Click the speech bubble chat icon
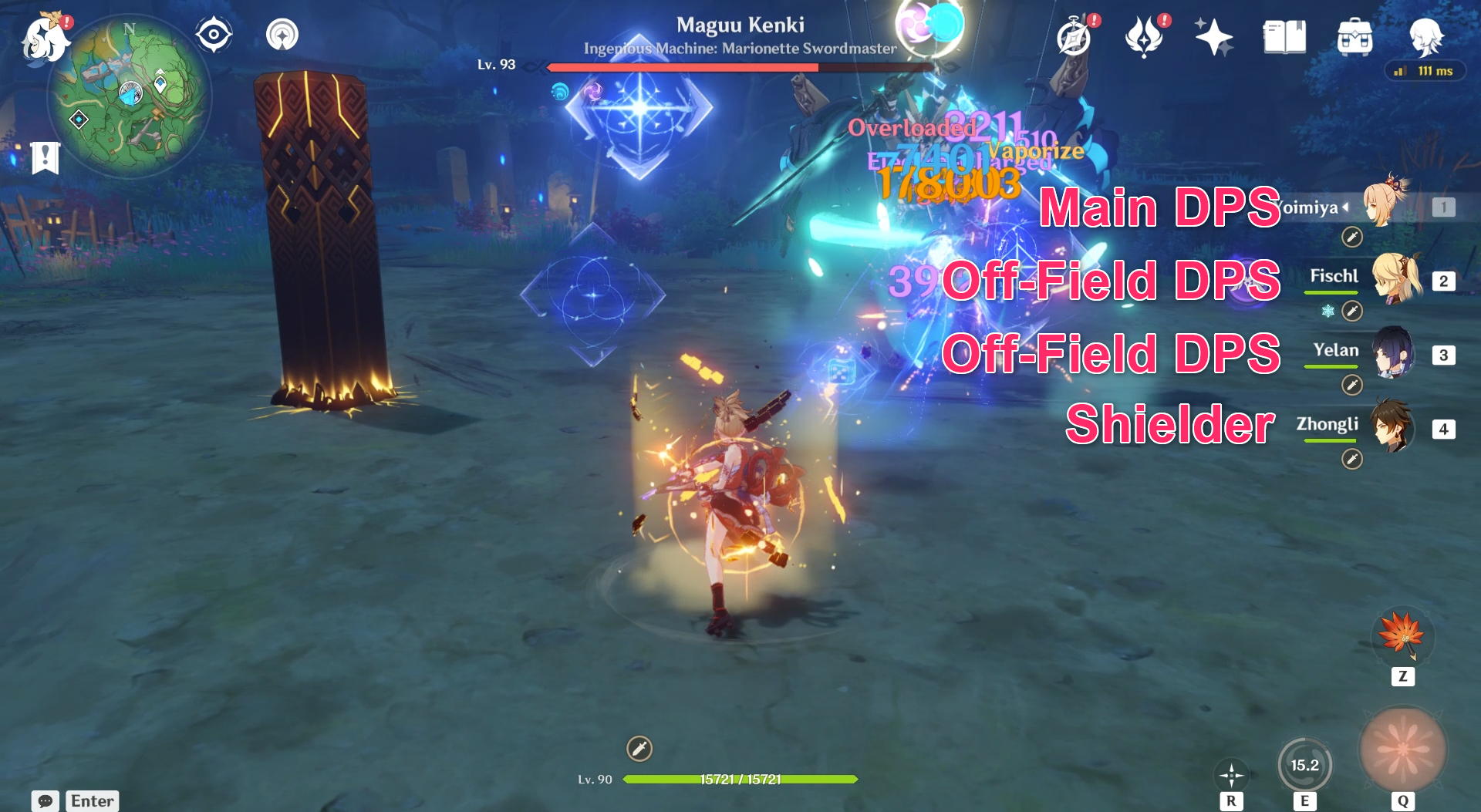 pyautogui.click(x=46, y=800)
